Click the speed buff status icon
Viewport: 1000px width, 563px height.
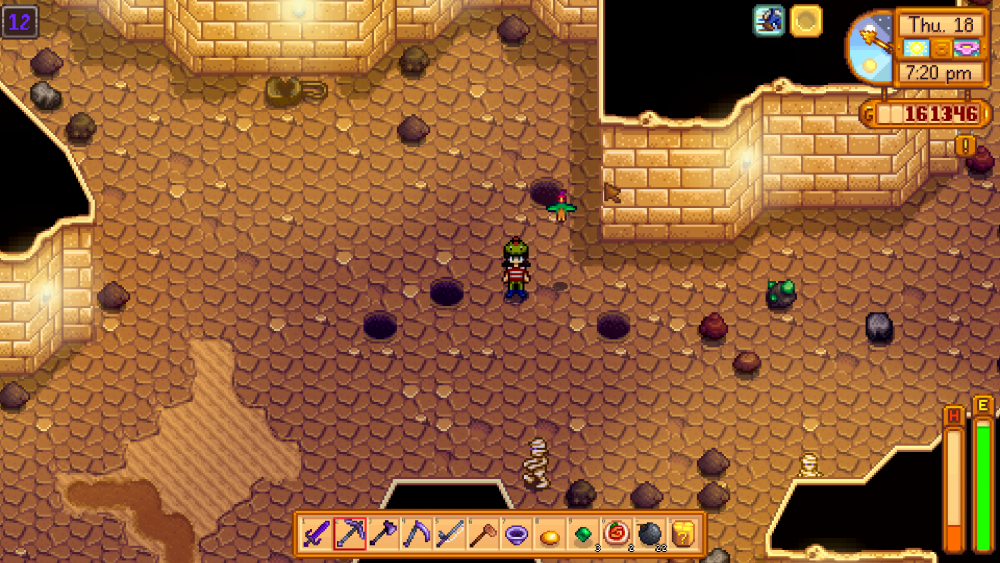coord(769,21)
